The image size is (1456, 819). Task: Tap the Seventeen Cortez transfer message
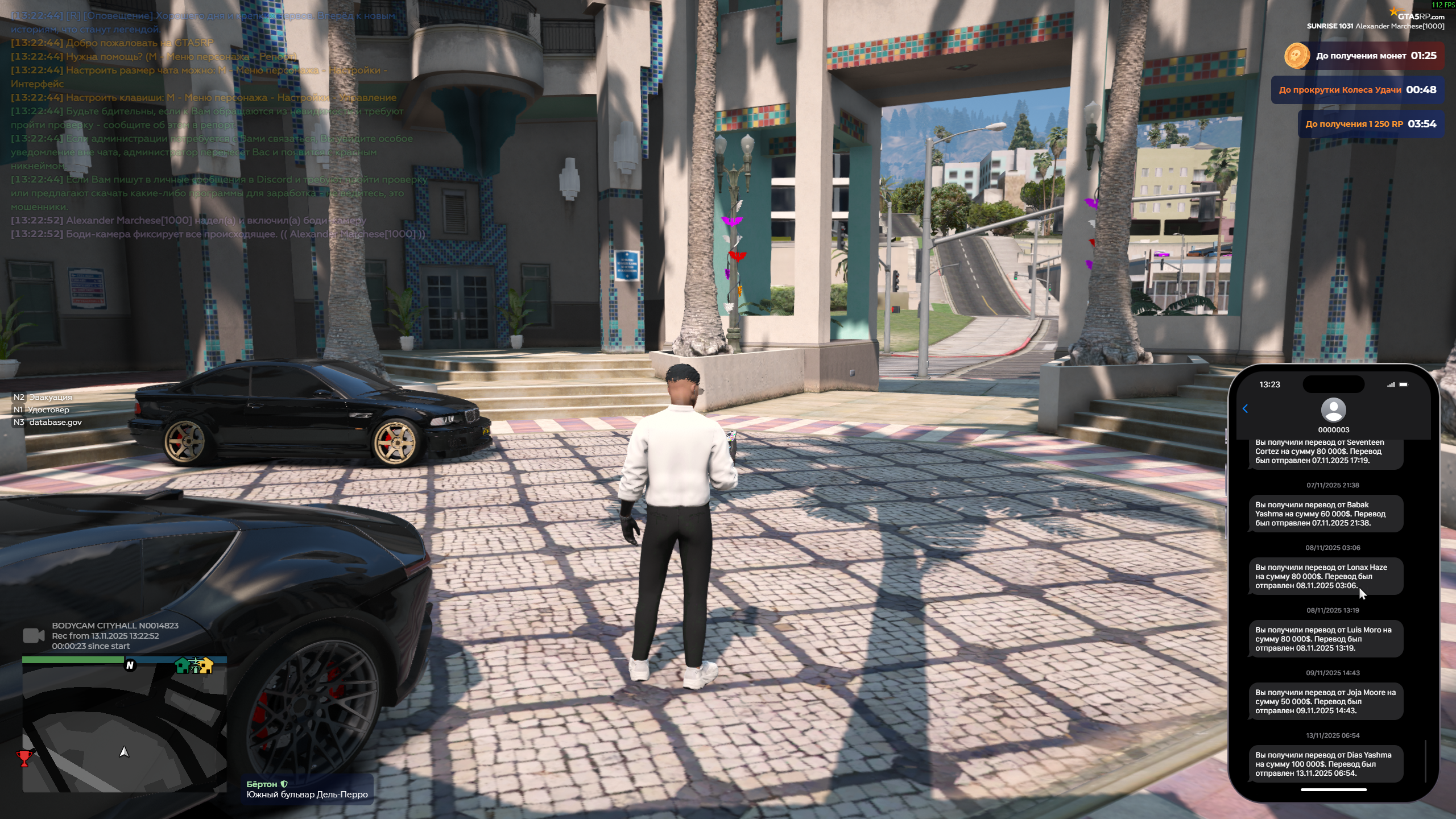tap(1325, 452)
